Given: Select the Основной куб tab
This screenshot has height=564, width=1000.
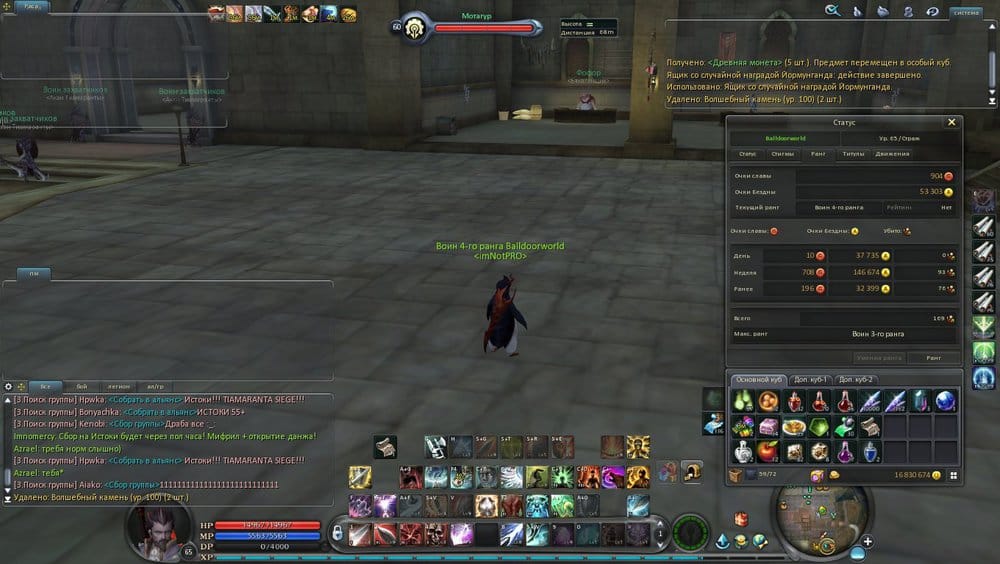Looking at the screenshot, I should tap(758, 380).
